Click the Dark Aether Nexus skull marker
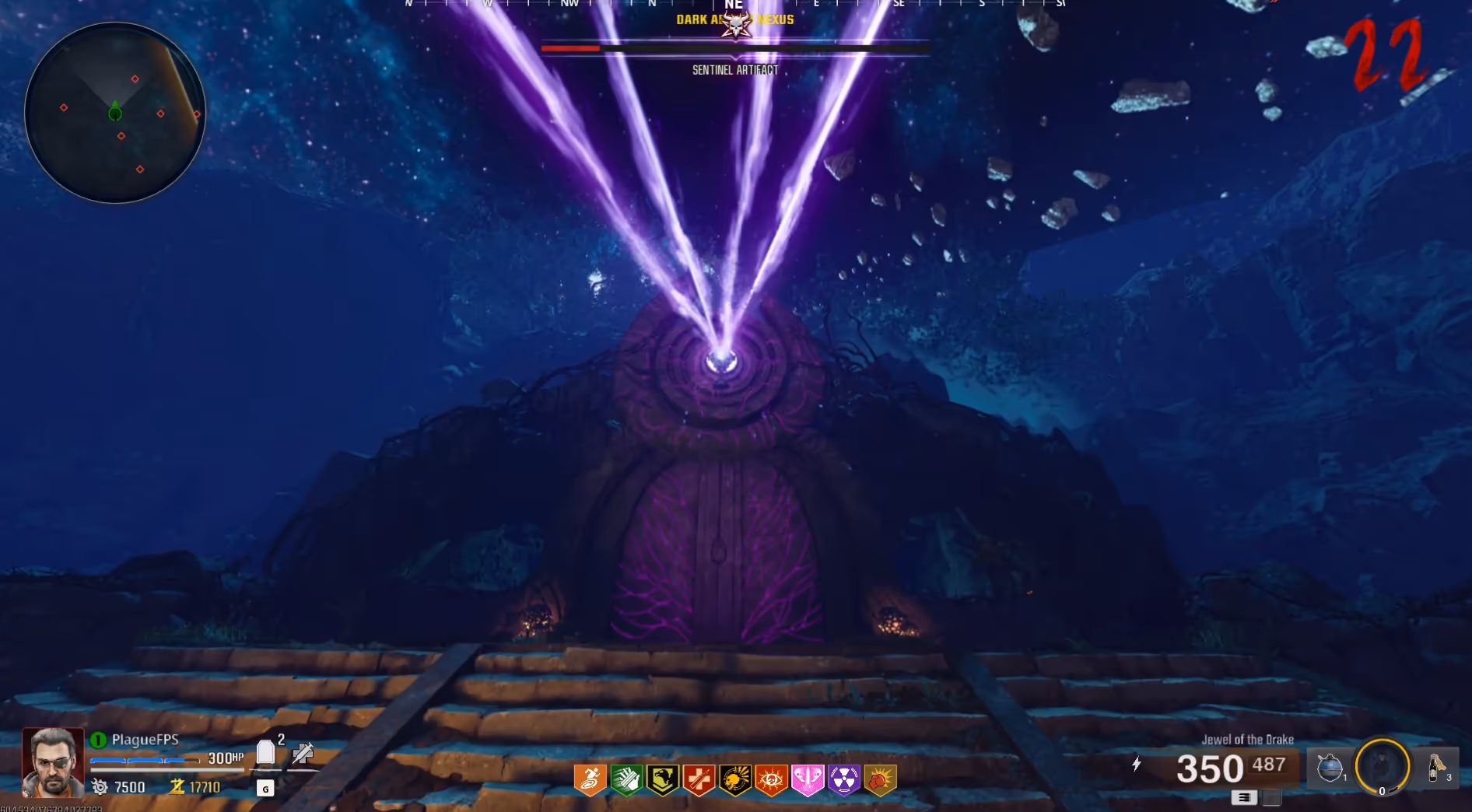This screenshot has width=1472, height=812. [x=735, y=23]
